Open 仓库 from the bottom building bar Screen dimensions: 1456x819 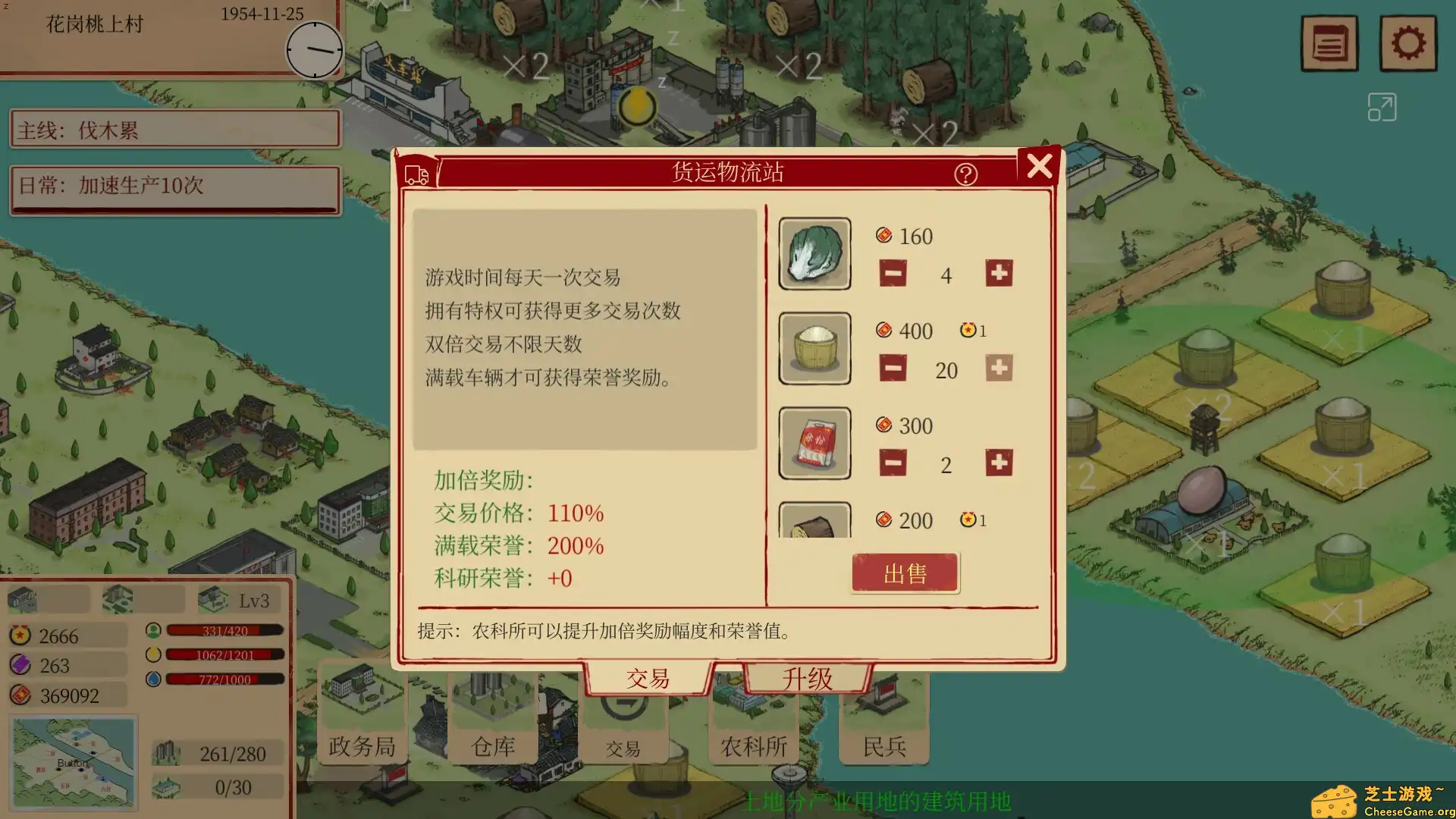pyautogui.click(x=493, y=745)
